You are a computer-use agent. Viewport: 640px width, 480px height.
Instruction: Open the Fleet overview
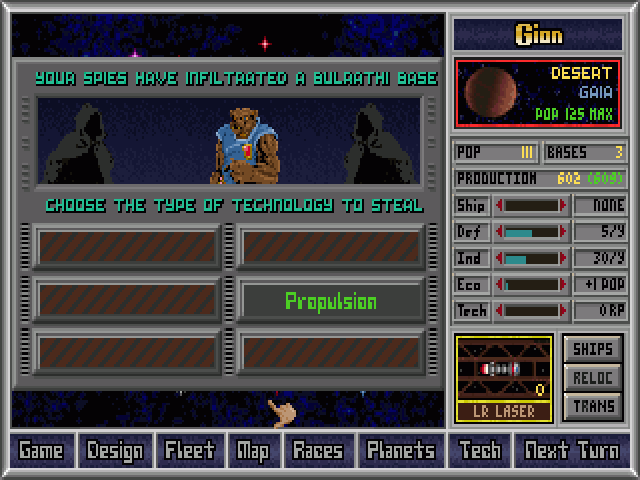189,450
